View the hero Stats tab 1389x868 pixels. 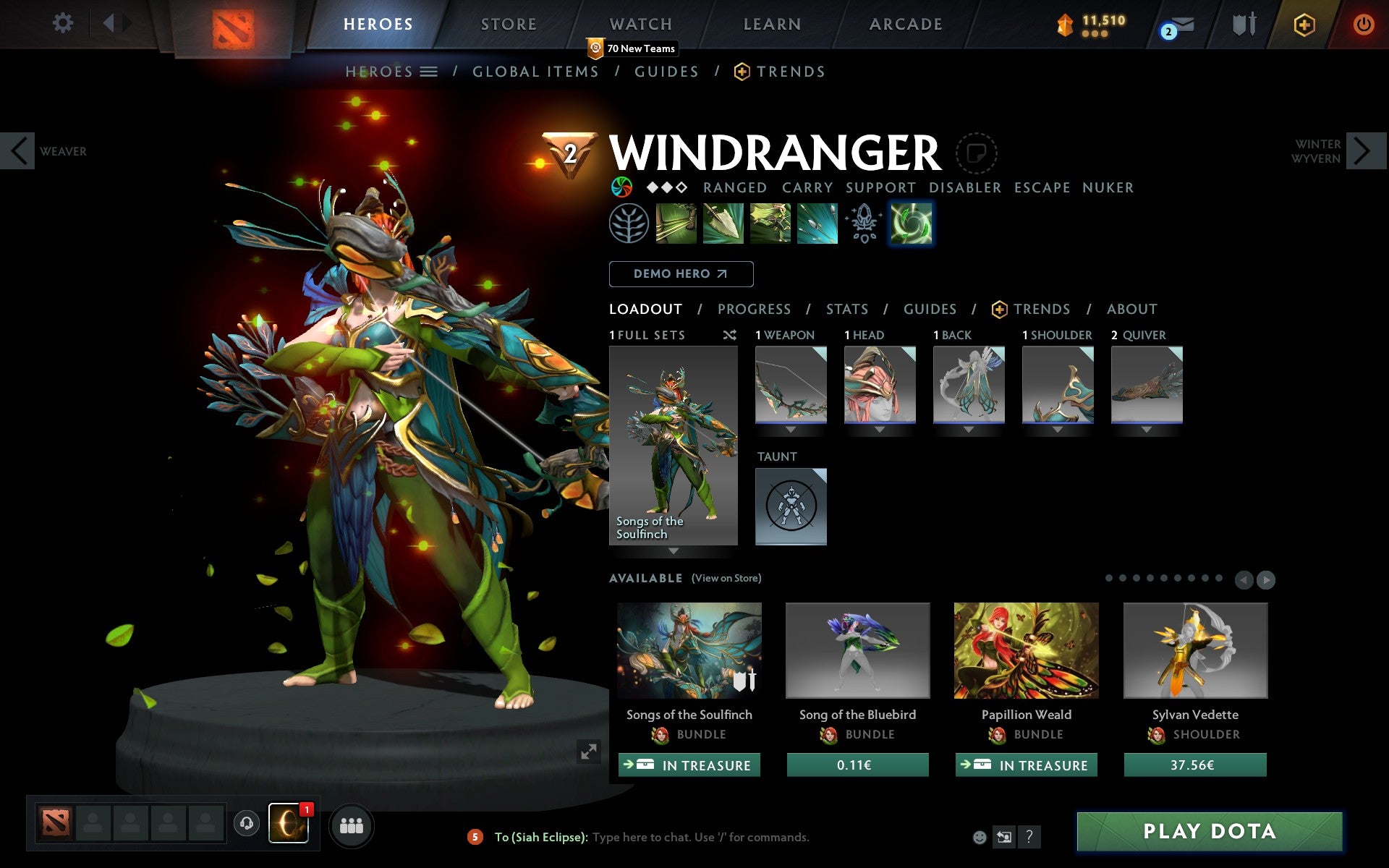click(846, 310)
